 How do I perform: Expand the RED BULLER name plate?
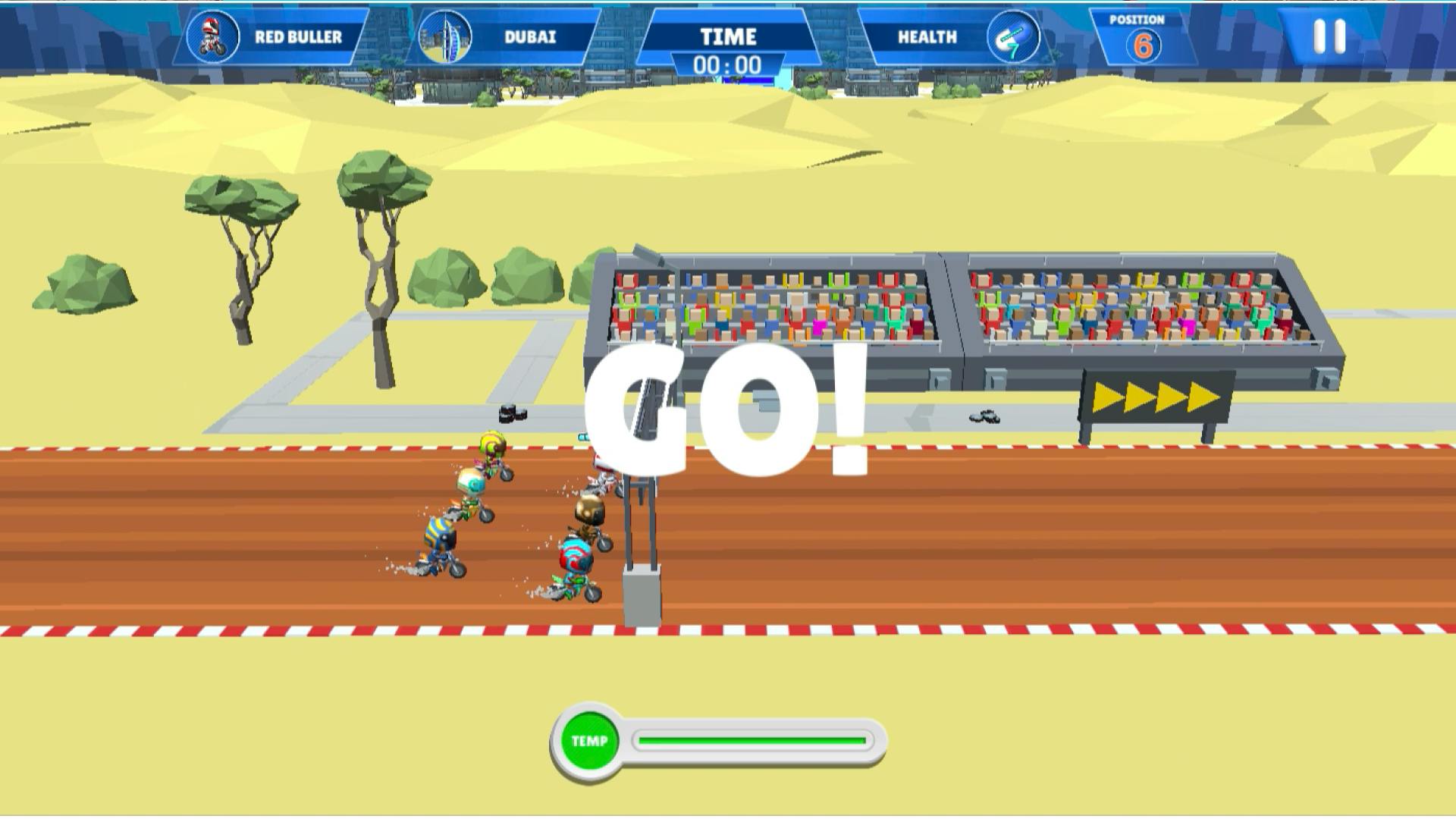pyautogui.click(x=300, y=35)
